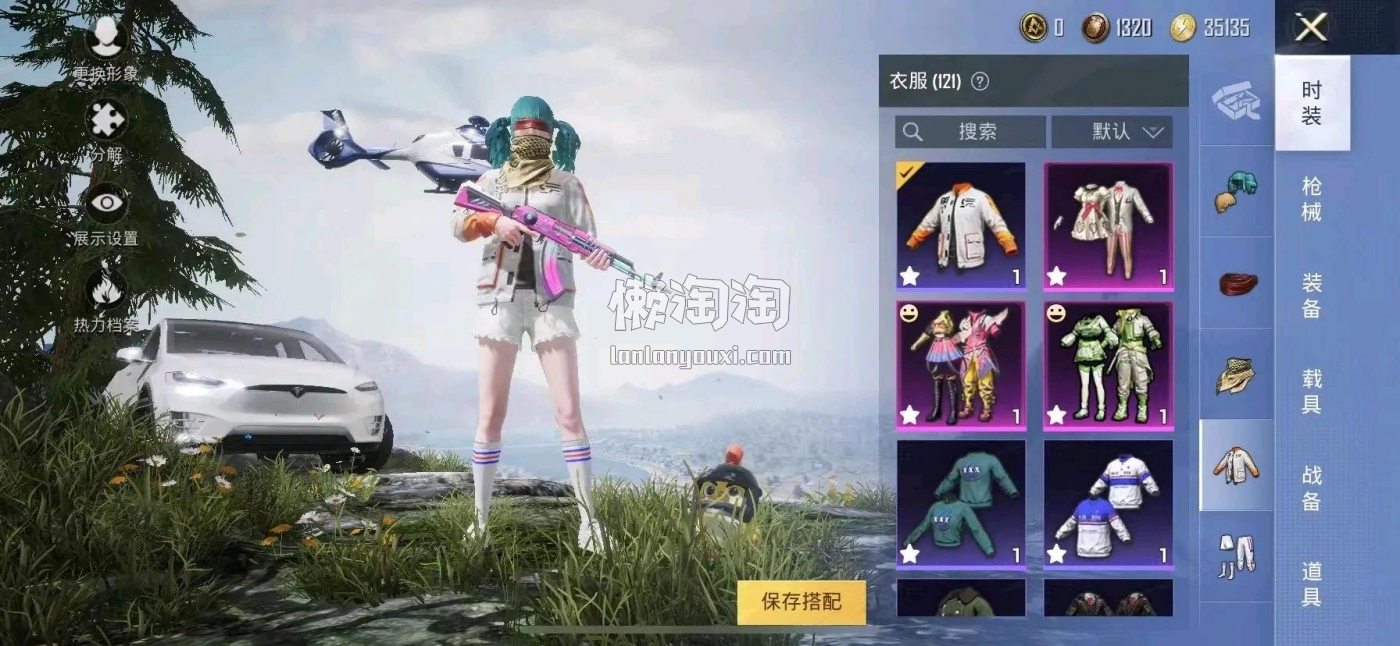Open the 枪械 firearms tab
1400x646 pixels.
[1312, 198]
